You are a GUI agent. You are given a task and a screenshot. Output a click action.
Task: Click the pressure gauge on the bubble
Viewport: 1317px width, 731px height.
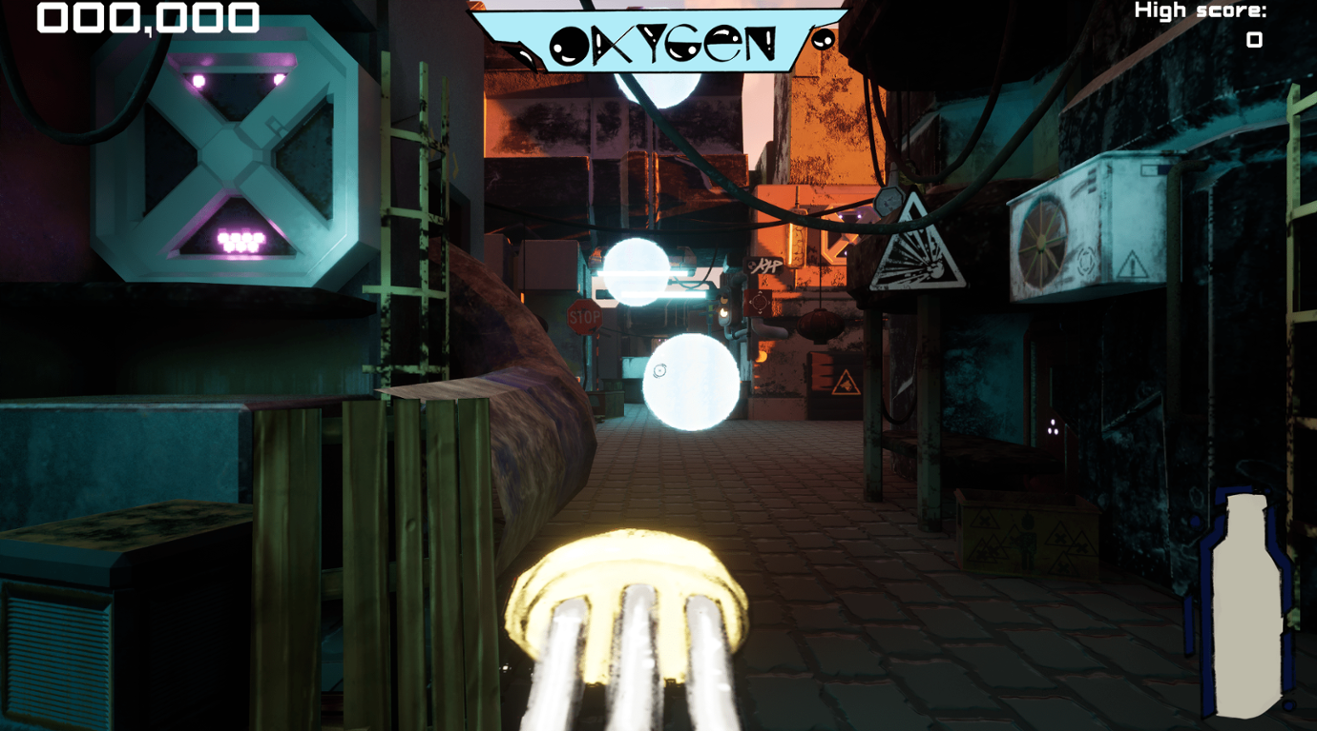click(660, 372)
